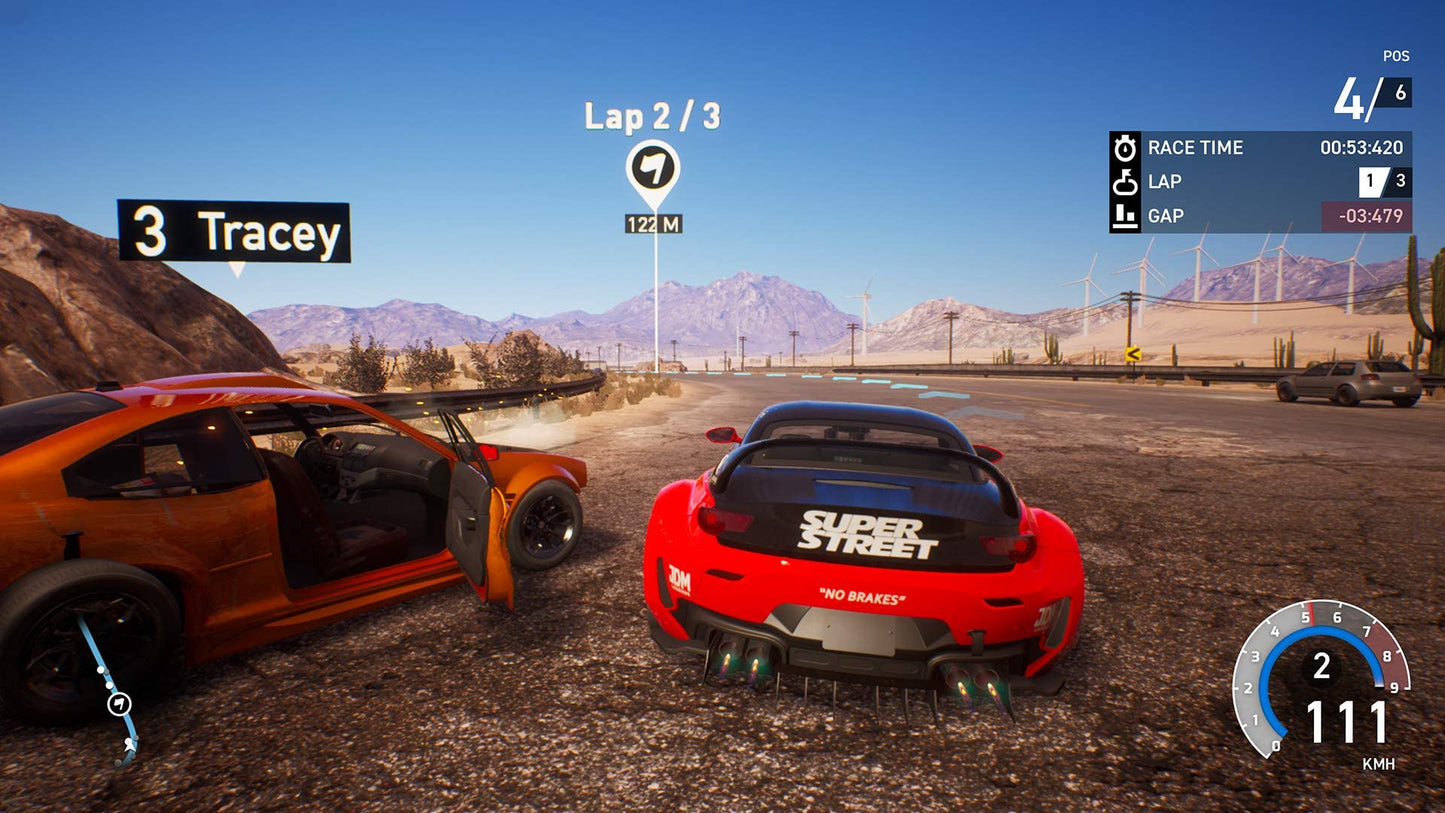Click the turn arrow inside the 122 M marker
Image resolution: width=1445 pixels, height=813 pixels.
tap(654, 169)
